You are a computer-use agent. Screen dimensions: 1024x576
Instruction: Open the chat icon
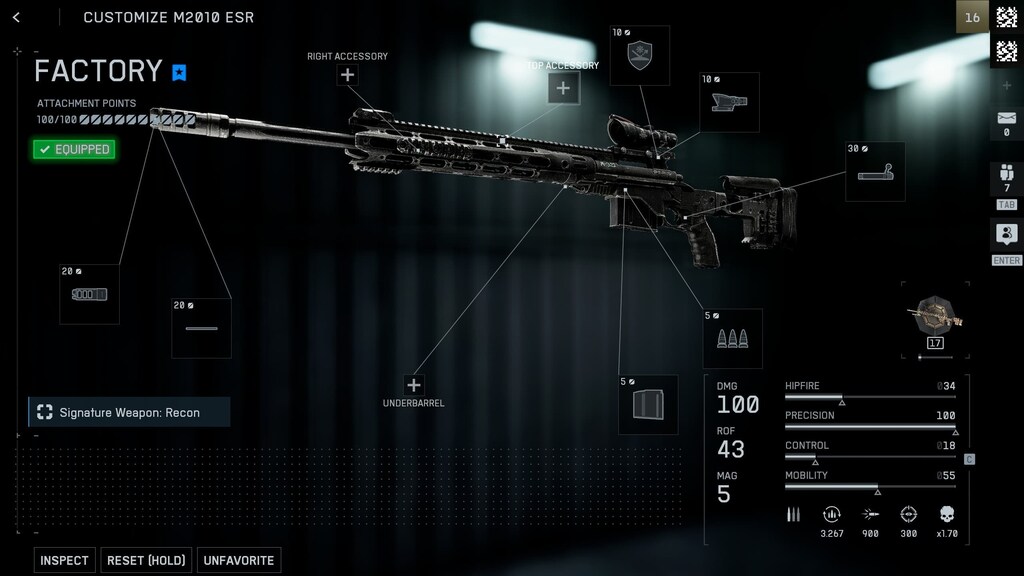(x=1006, y=236)
